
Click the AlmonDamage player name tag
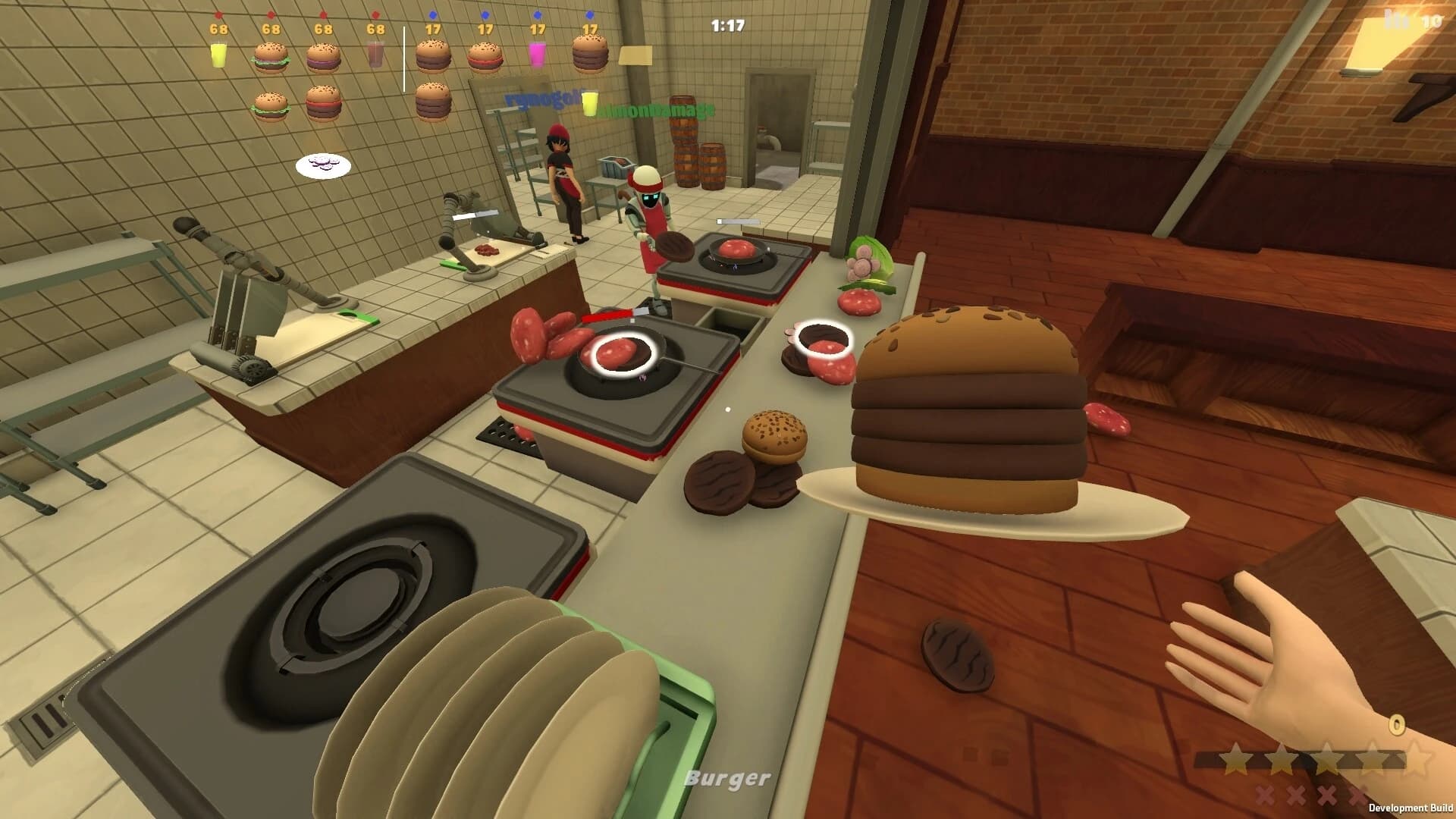coord(654,109)
